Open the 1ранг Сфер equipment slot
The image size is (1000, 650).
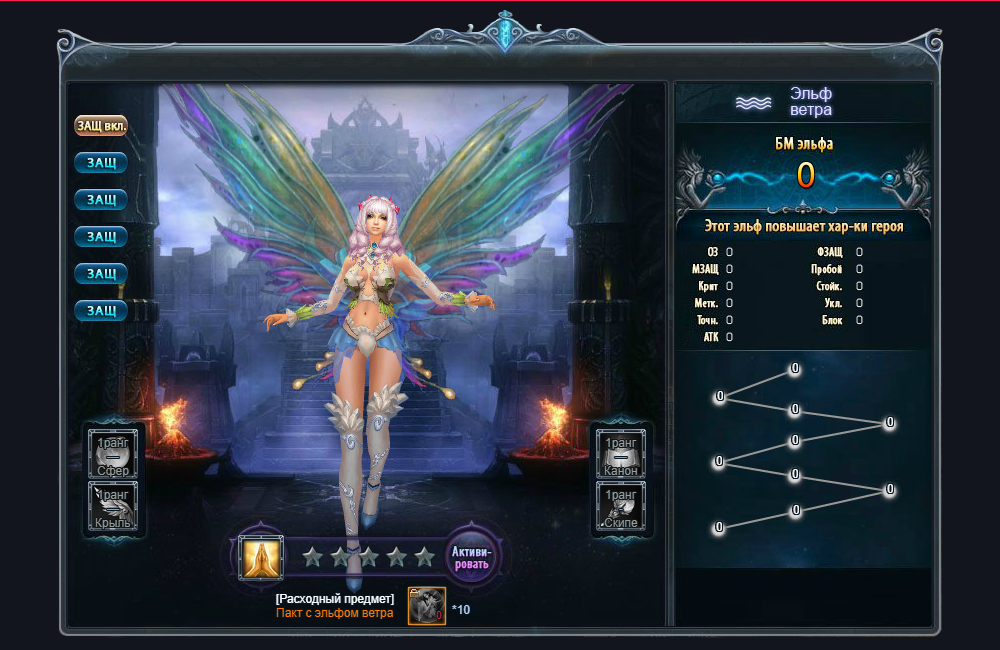[x=113, y=453]
